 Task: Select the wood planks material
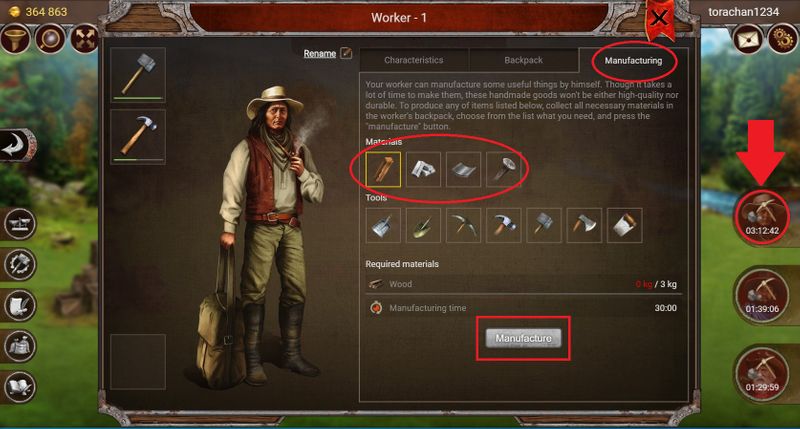point(384,171)
